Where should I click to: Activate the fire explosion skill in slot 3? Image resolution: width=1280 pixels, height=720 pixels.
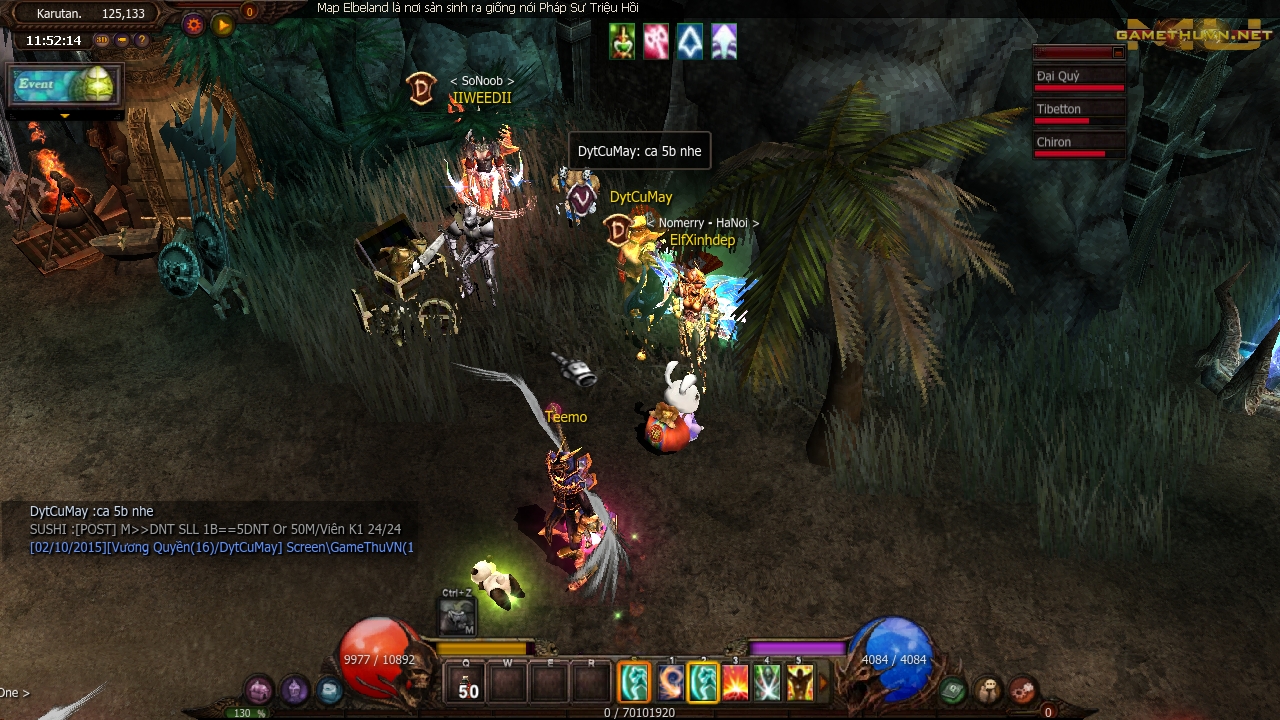[x=735, y=684]
